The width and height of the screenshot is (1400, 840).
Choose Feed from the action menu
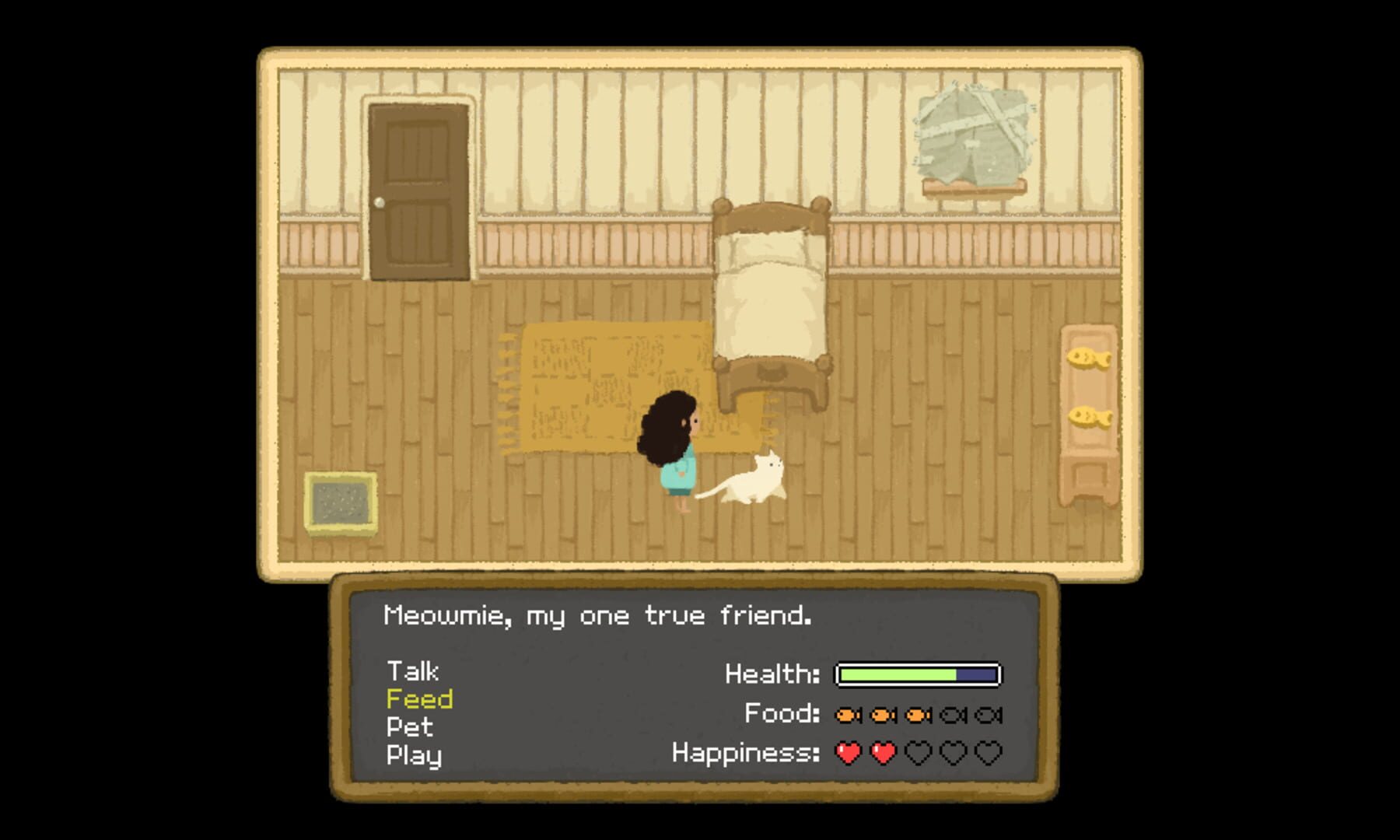[x=419, y=699]
